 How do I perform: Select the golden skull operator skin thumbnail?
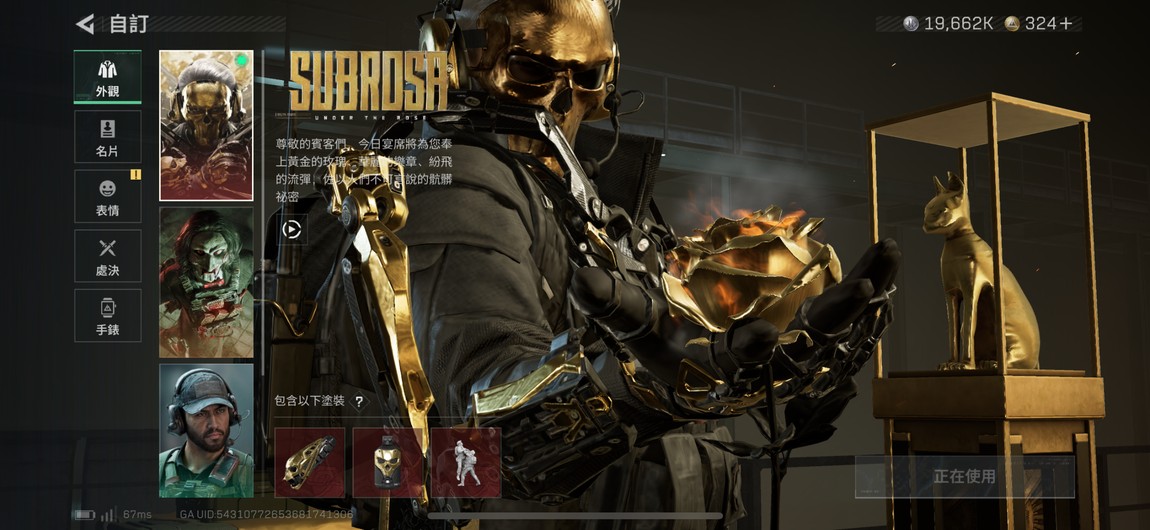[x=206, y=125]
